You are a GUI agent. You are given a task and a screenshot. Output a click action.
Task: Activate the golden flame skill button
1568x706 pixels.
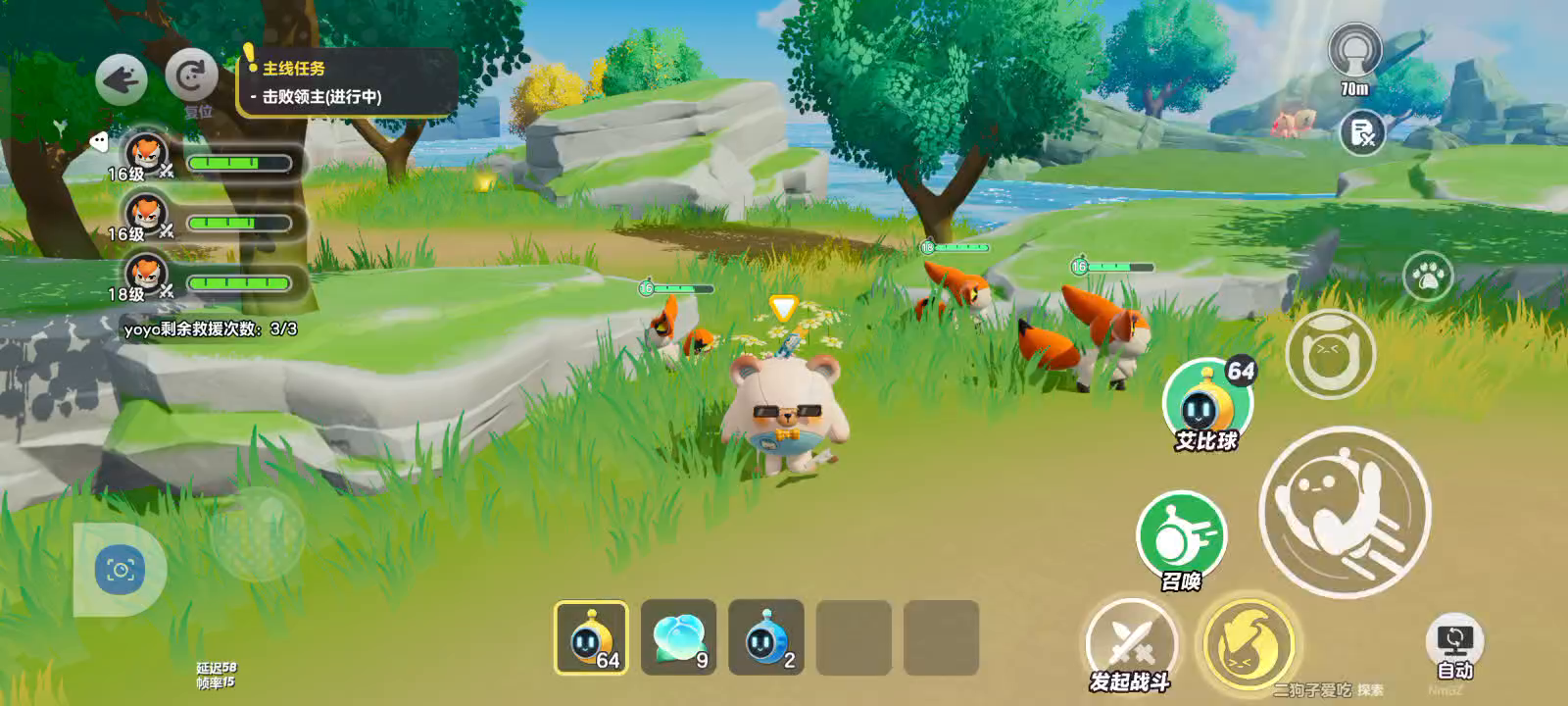pos(1249,645)
